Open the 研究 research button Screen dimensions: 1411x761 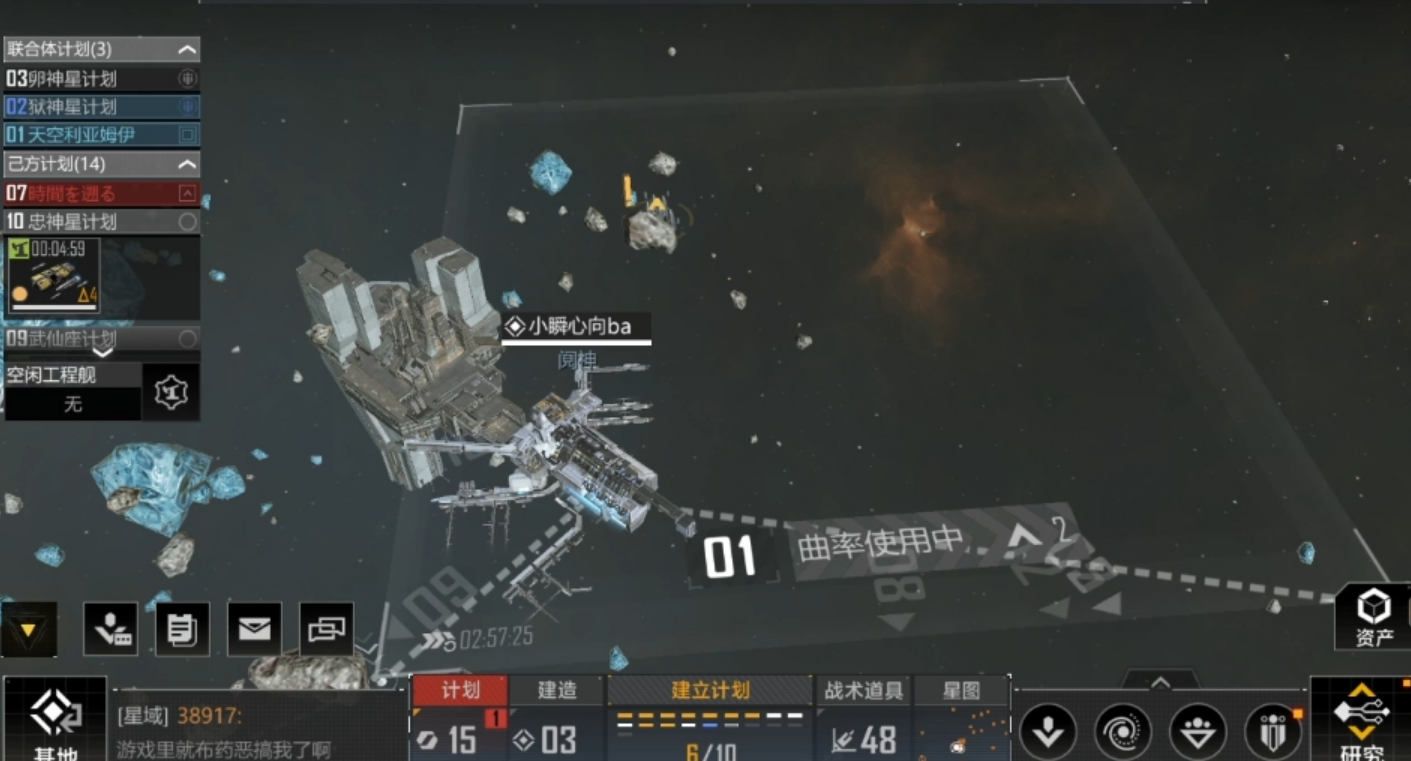1361,720
